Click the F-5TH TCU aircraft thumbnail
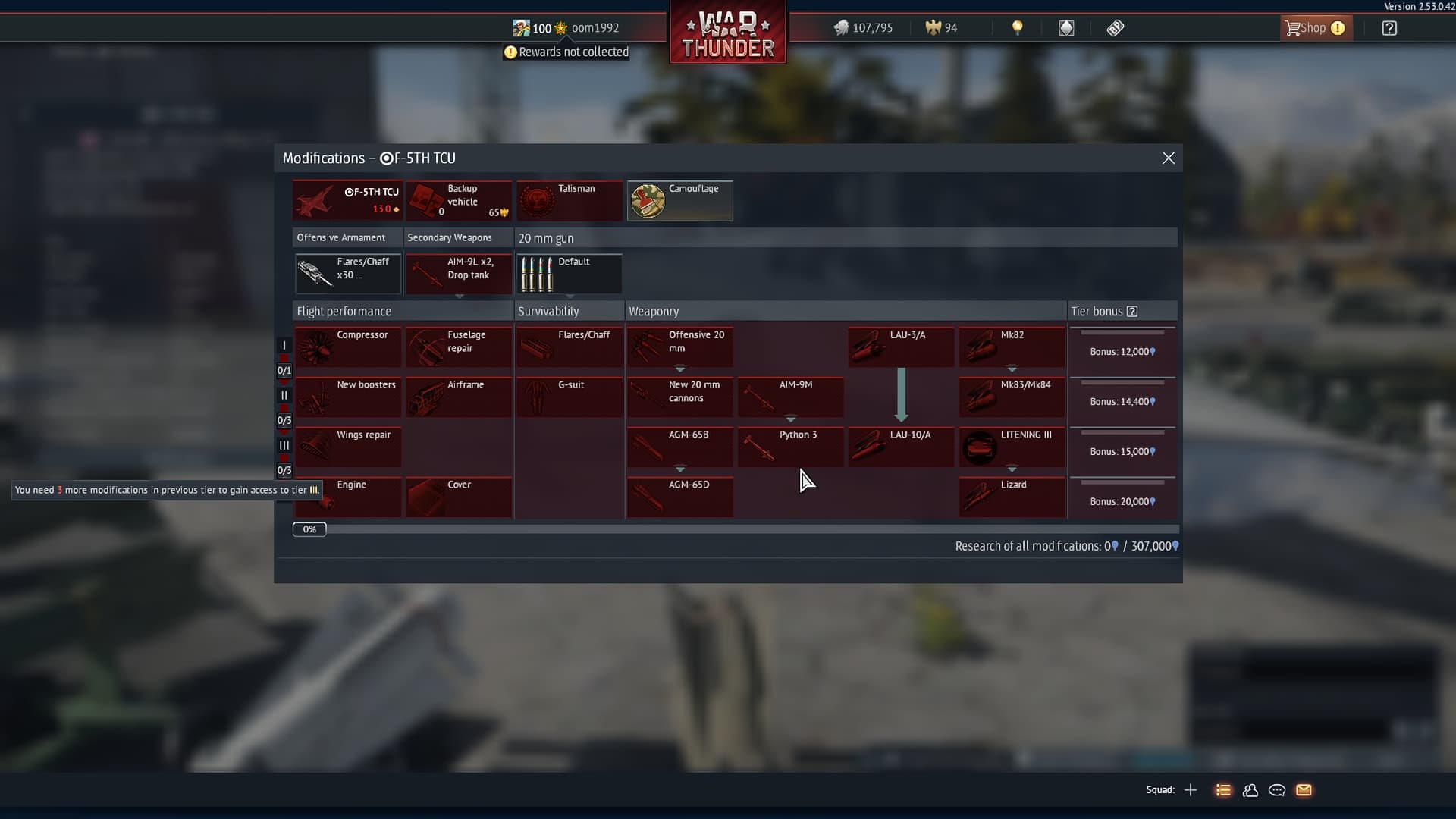 point(347,200)
